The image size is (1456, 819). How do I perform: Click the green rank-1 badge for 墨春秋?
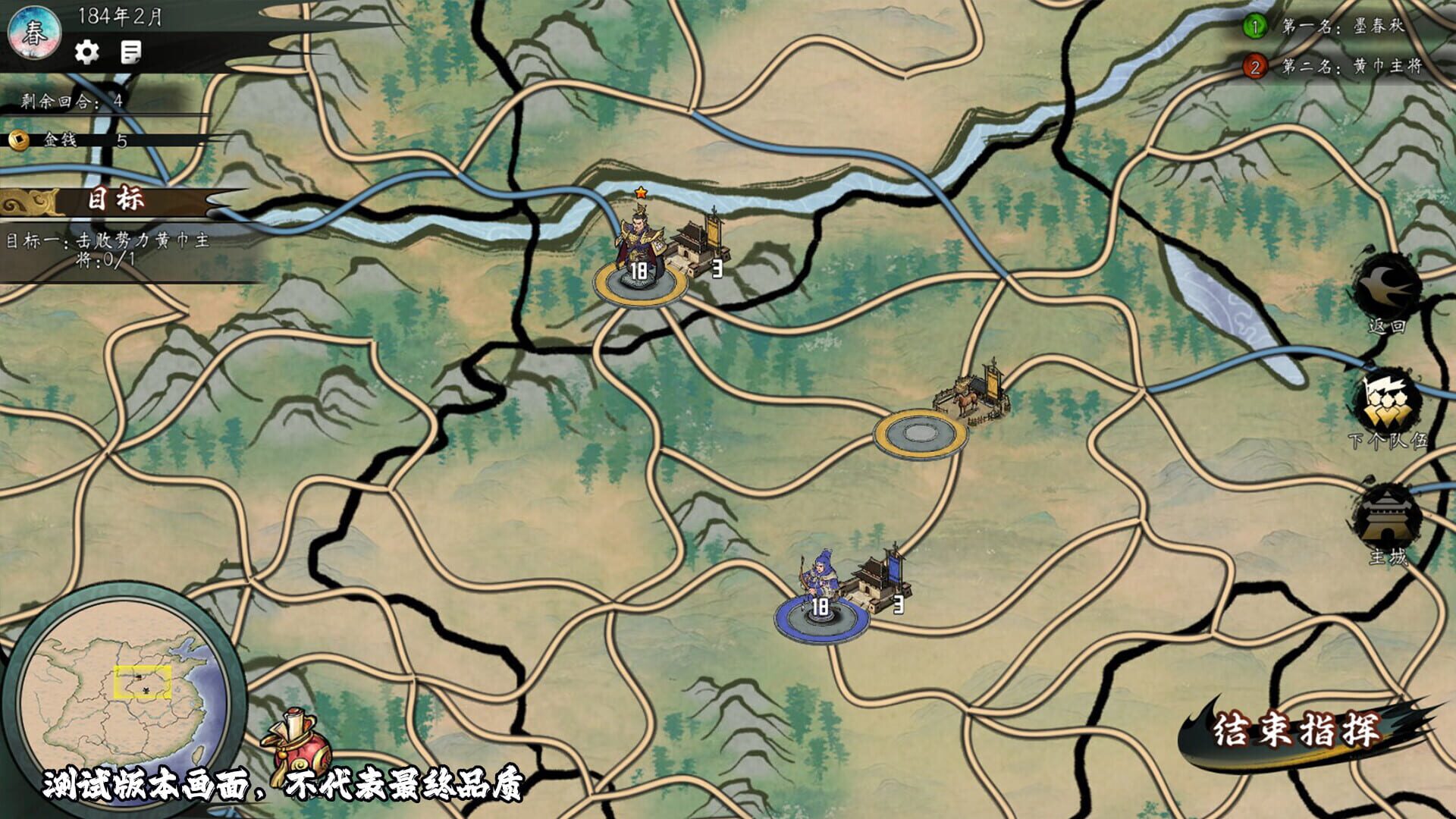[1257, 25]
